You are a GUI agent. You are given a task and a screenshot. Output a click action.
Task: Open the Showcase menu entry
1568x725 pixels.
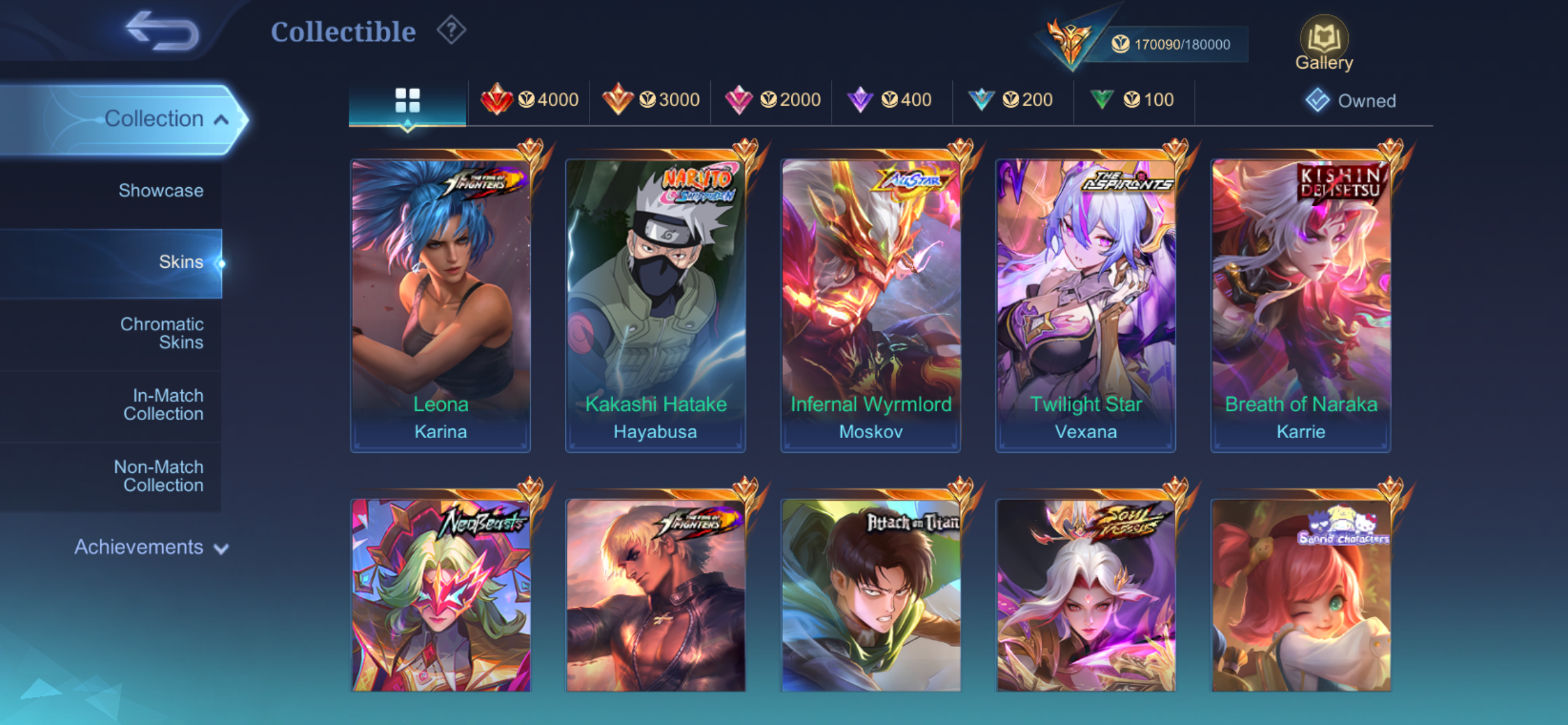160,190
